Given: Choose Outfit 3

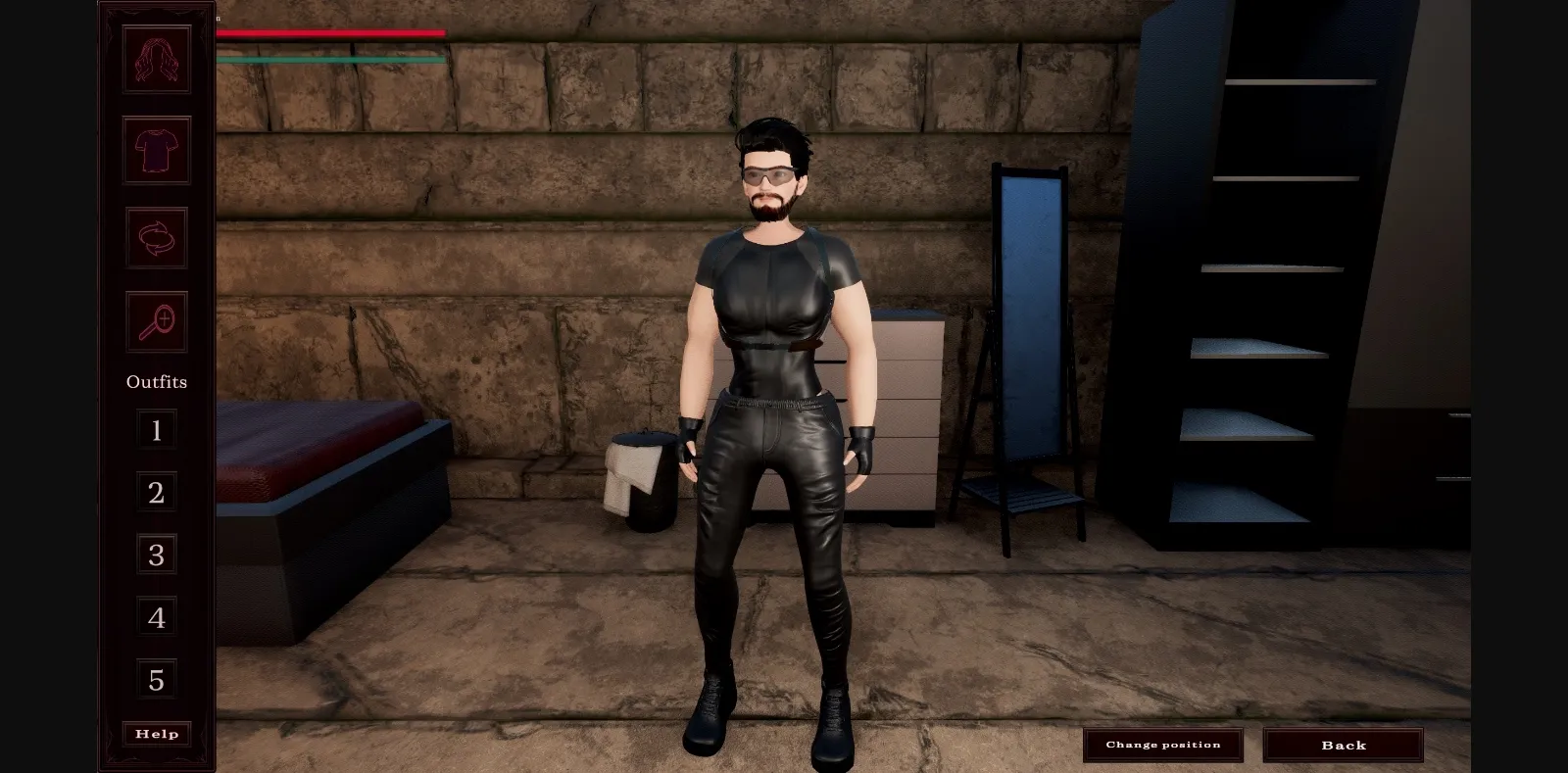Looking at the screenshot, I should (x=155, y=555).
